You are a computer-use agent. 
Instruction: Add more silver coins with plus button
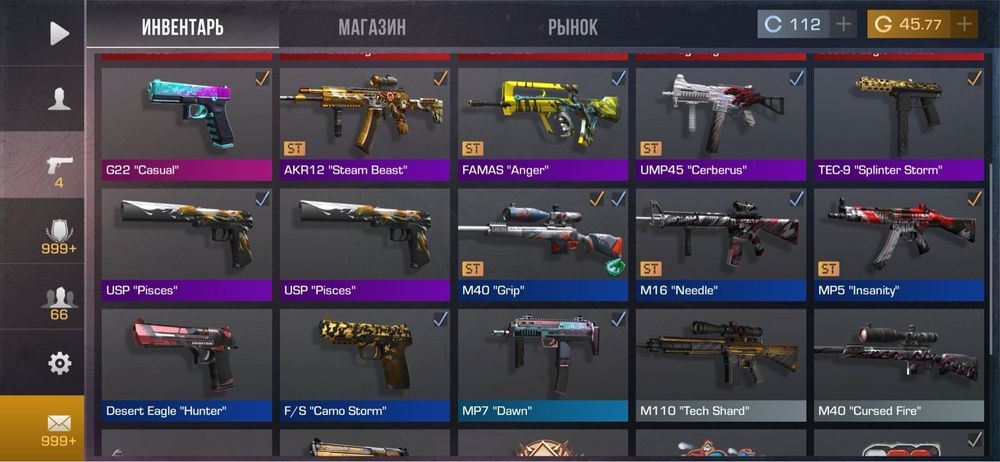[843, 25]
